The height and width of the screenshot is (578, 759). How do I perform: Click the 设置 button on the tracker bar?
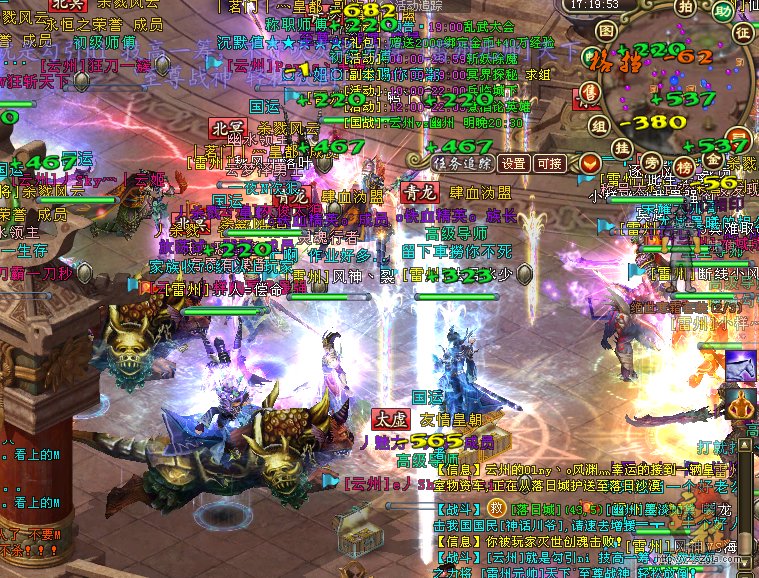click(x=514, y=163)
